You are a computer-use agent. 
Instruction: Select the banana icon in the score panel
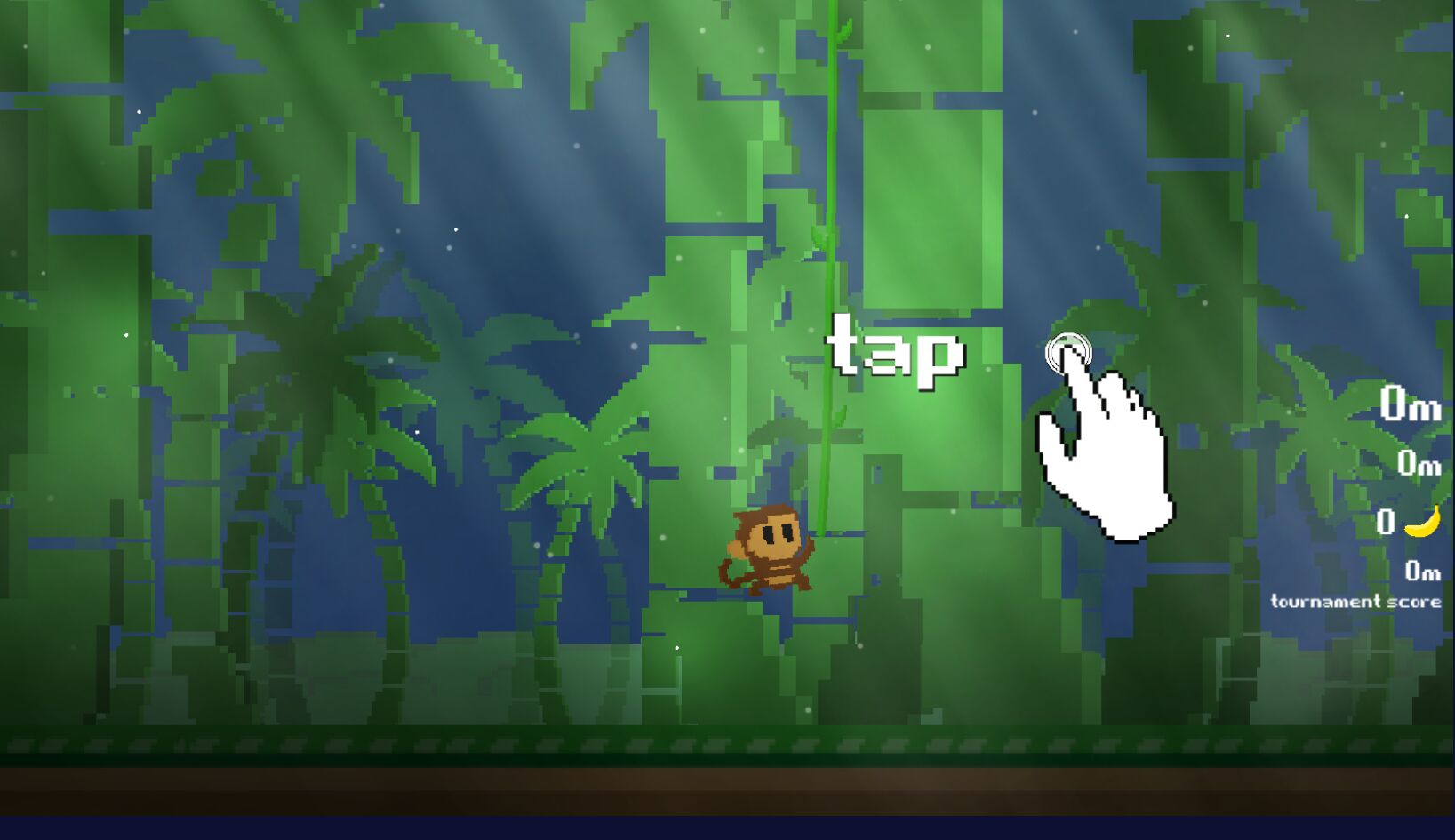[1423, 524]
